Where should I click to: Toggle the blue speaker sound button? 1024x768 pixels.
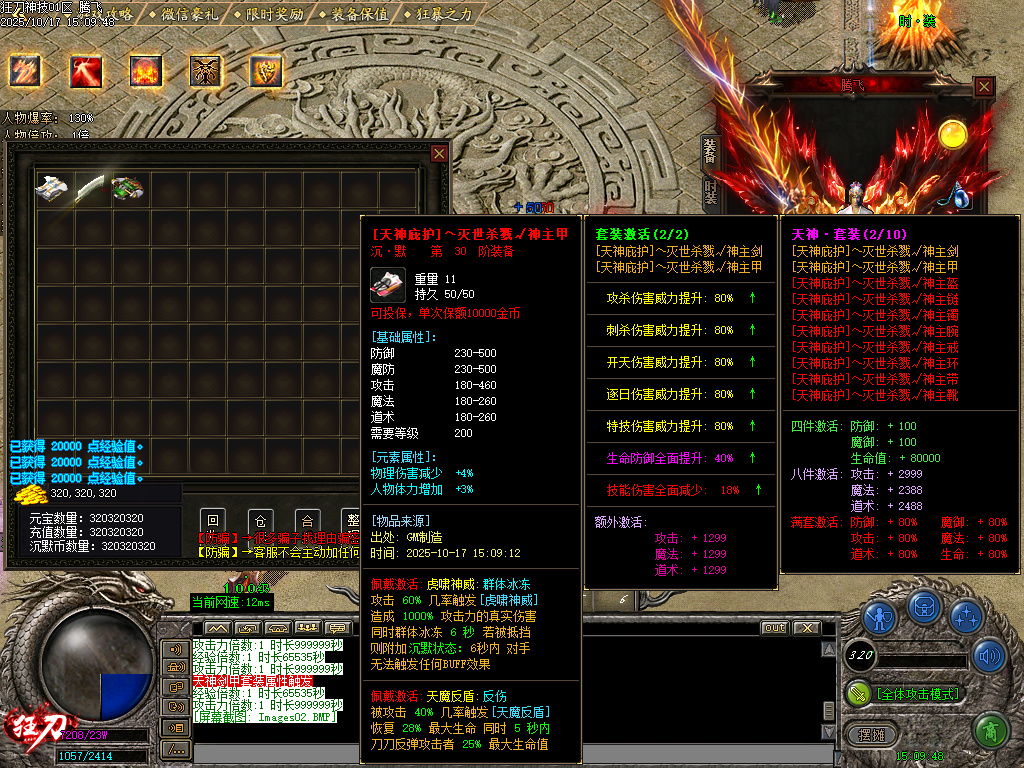click(x=990, y=656)
